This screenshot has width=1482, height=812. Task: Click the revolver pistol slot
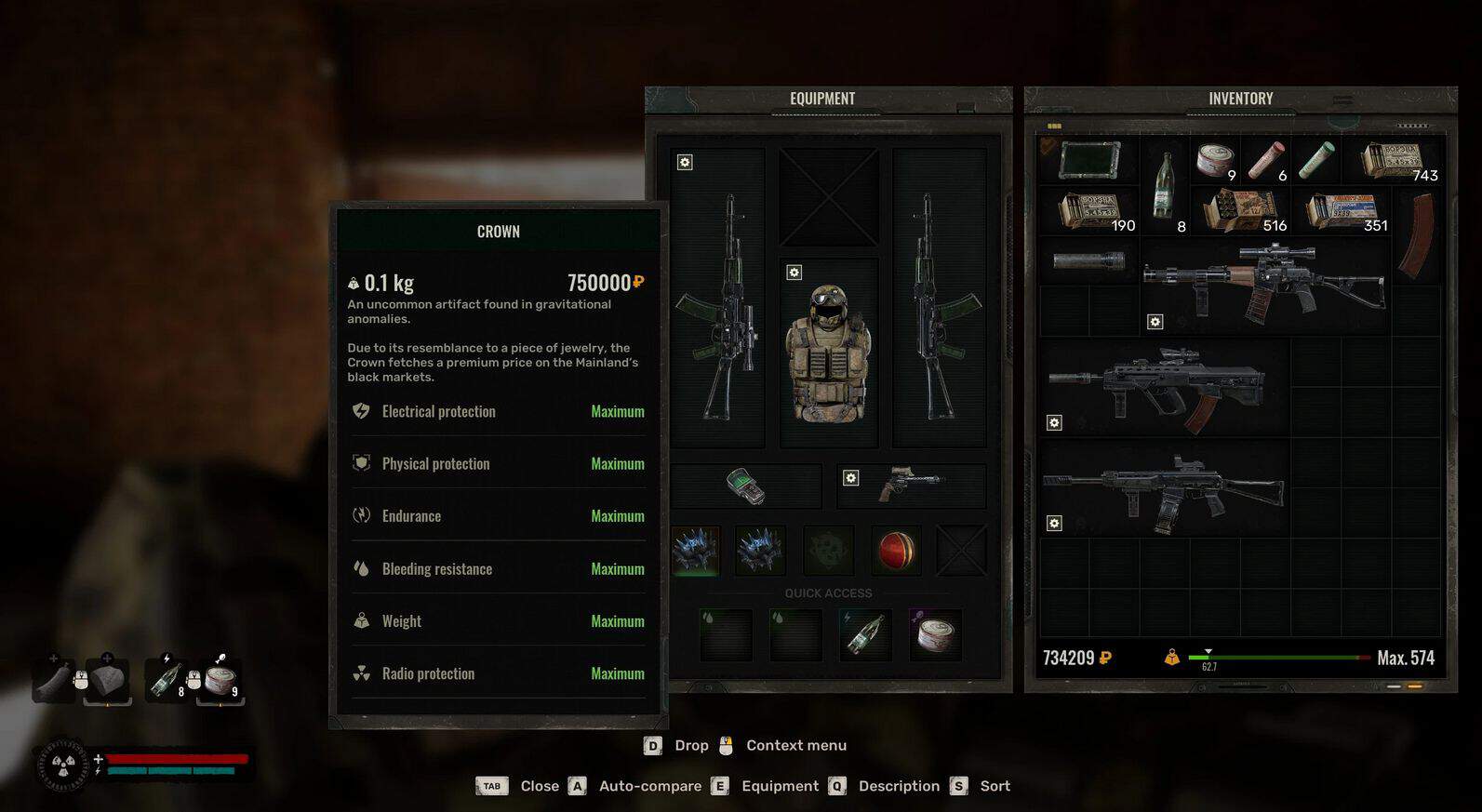pos(911,486)
